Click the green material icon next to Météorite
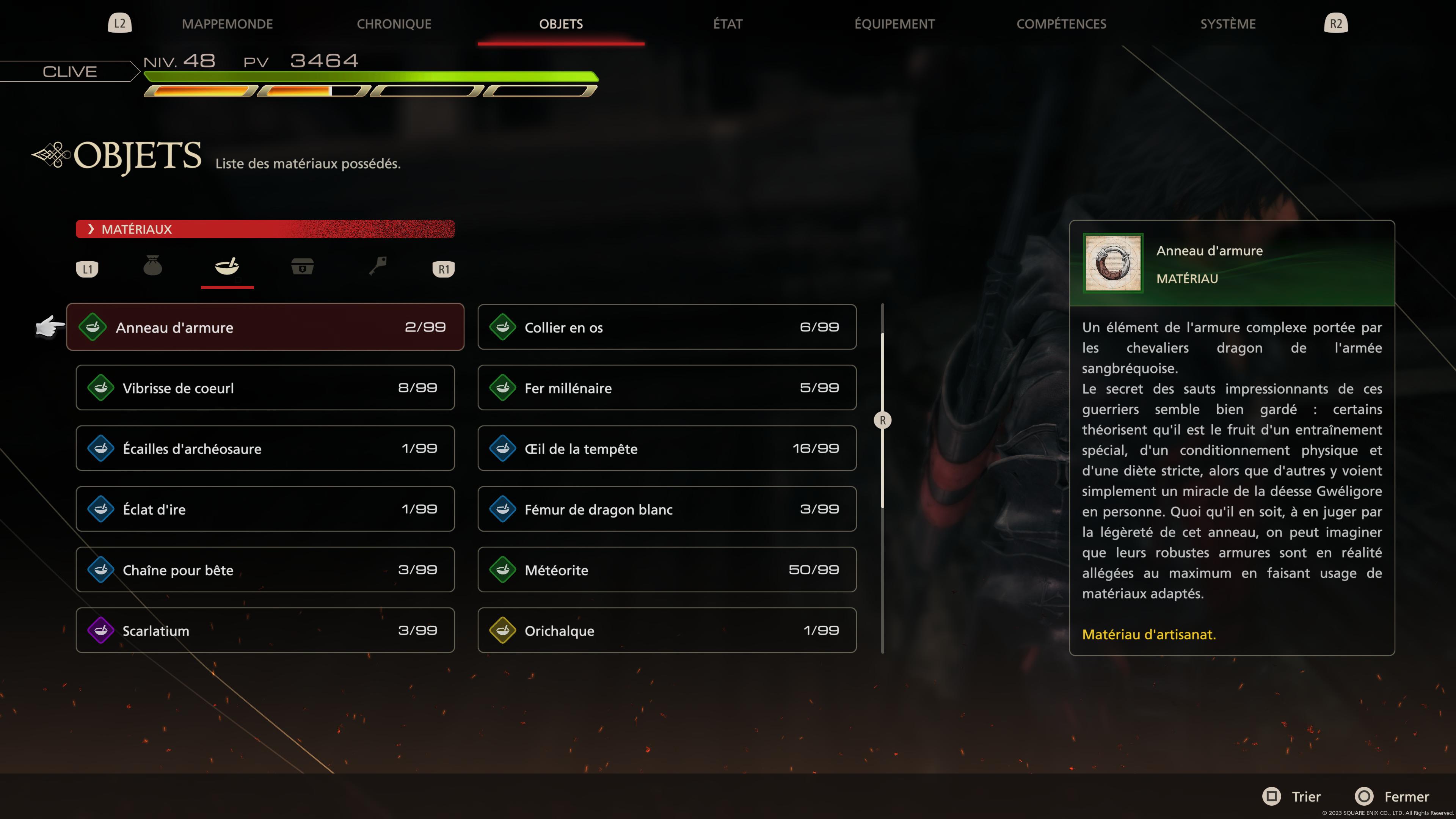1456x819 pixels. pyautogui.click(x=502, y=570)
